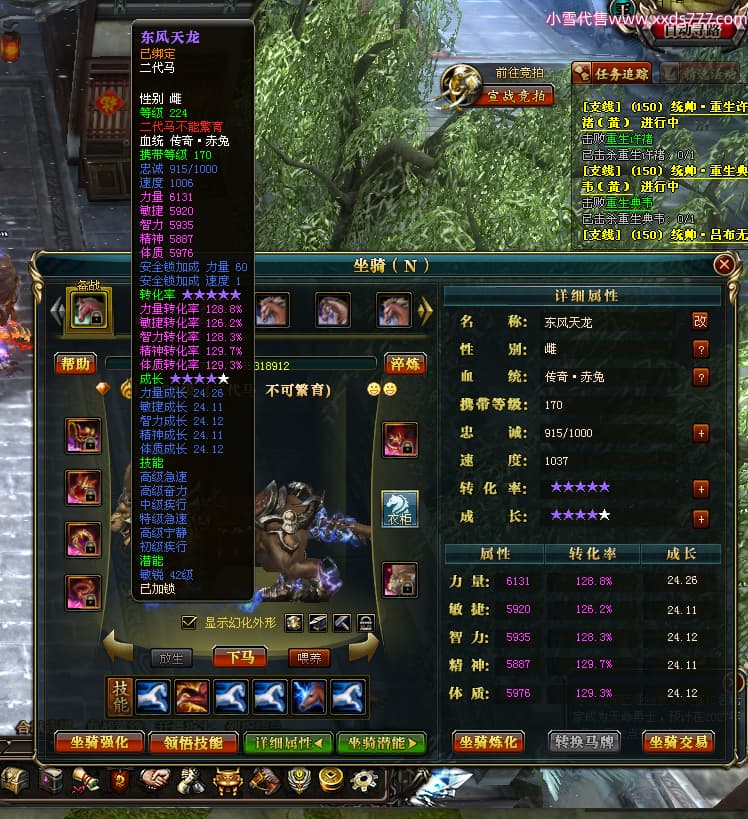Image resolution: width=748 pixels, height=819 pixels.
Task: Toggle the 显示幻化外形 checkbox
Action: point(189,622)
